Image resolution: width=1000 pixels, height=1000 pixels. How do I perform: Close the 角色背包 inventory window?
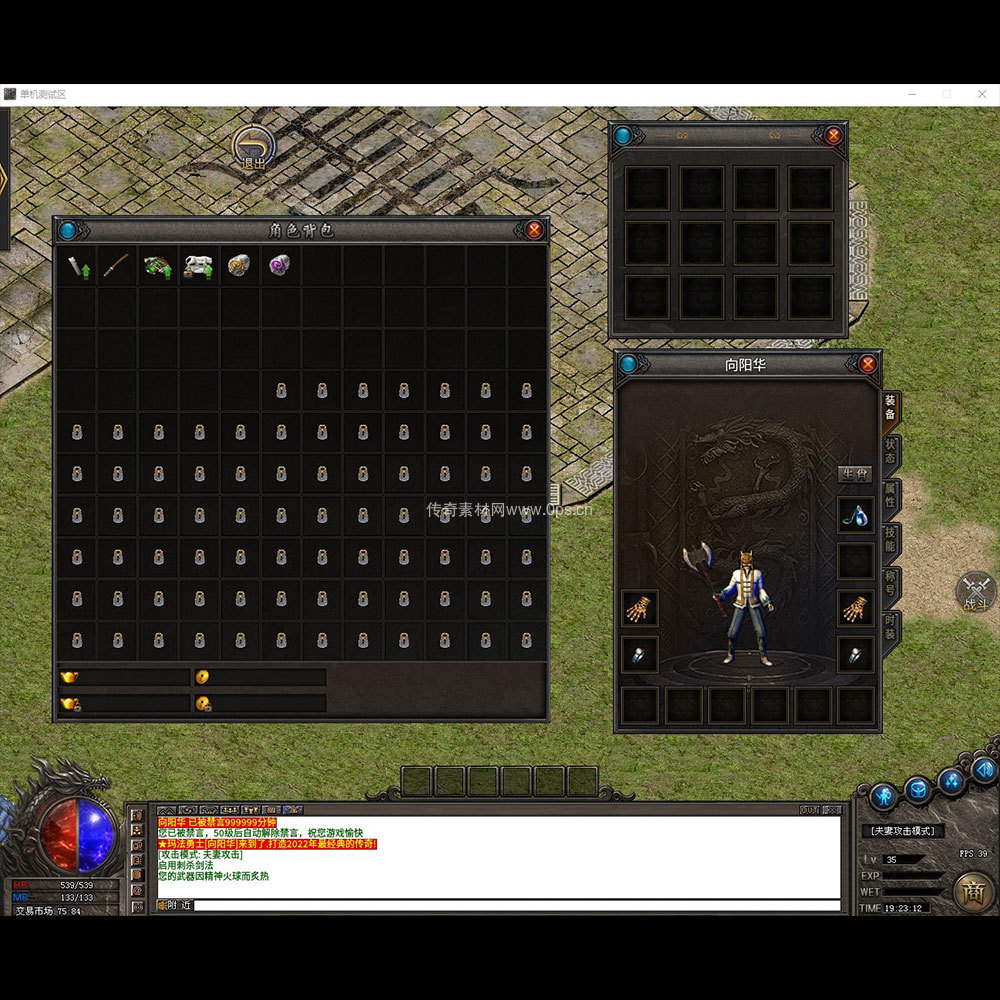click(x=535, y=230)
